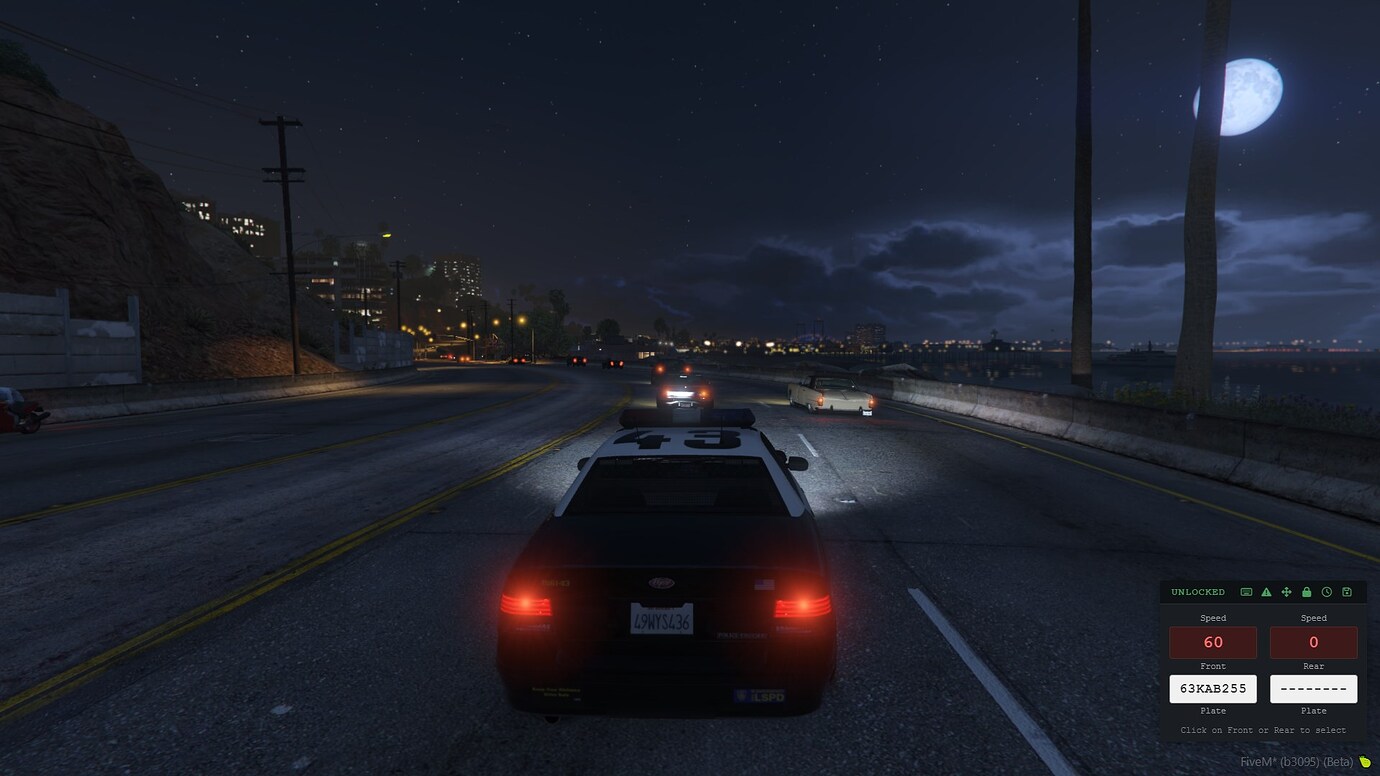The width and height of the screenshot is (1380, 776).
Task: Click the Front plate field showing 63KAB255
Action: click(x=1213, y=688)
